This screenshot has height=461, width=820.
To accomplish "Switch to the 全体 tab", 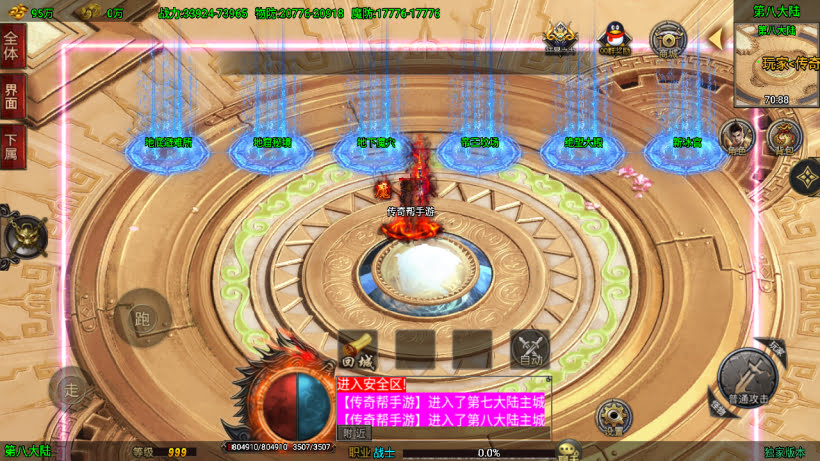I will [x=12, y=47].
